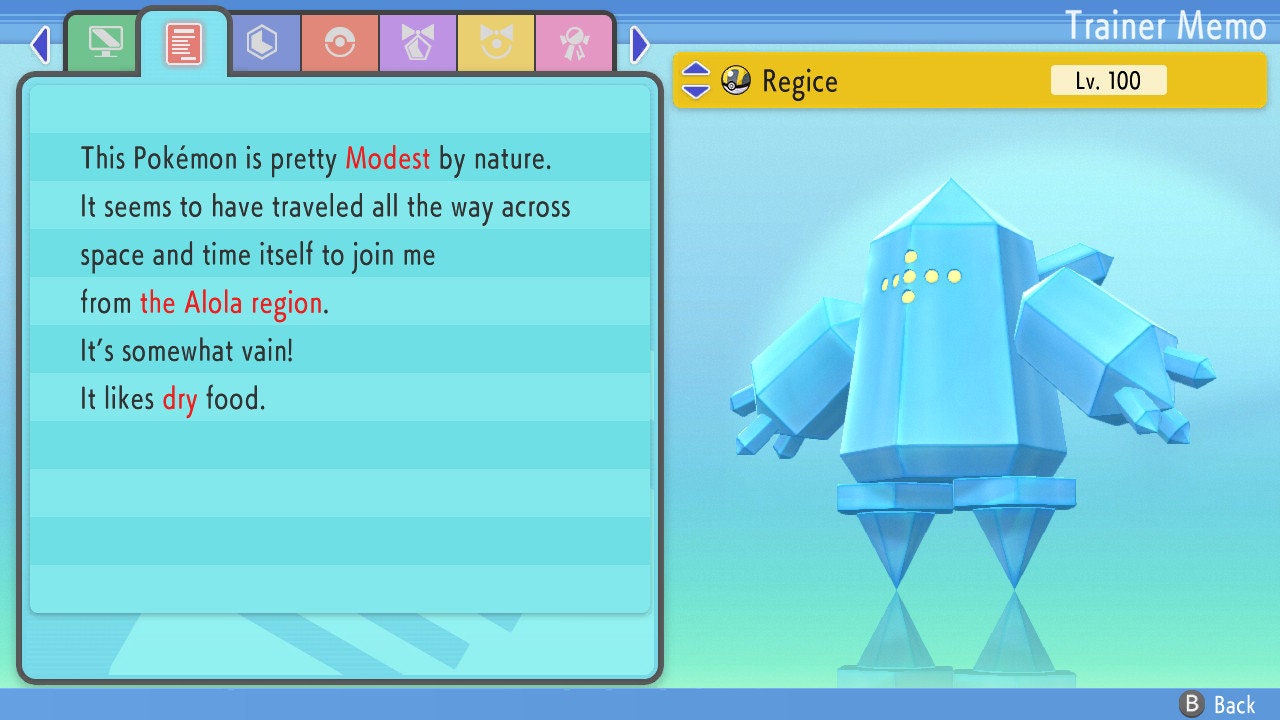Go Back using the bottom-right button
1280x720 pixels.
(x=1217, y=704)
